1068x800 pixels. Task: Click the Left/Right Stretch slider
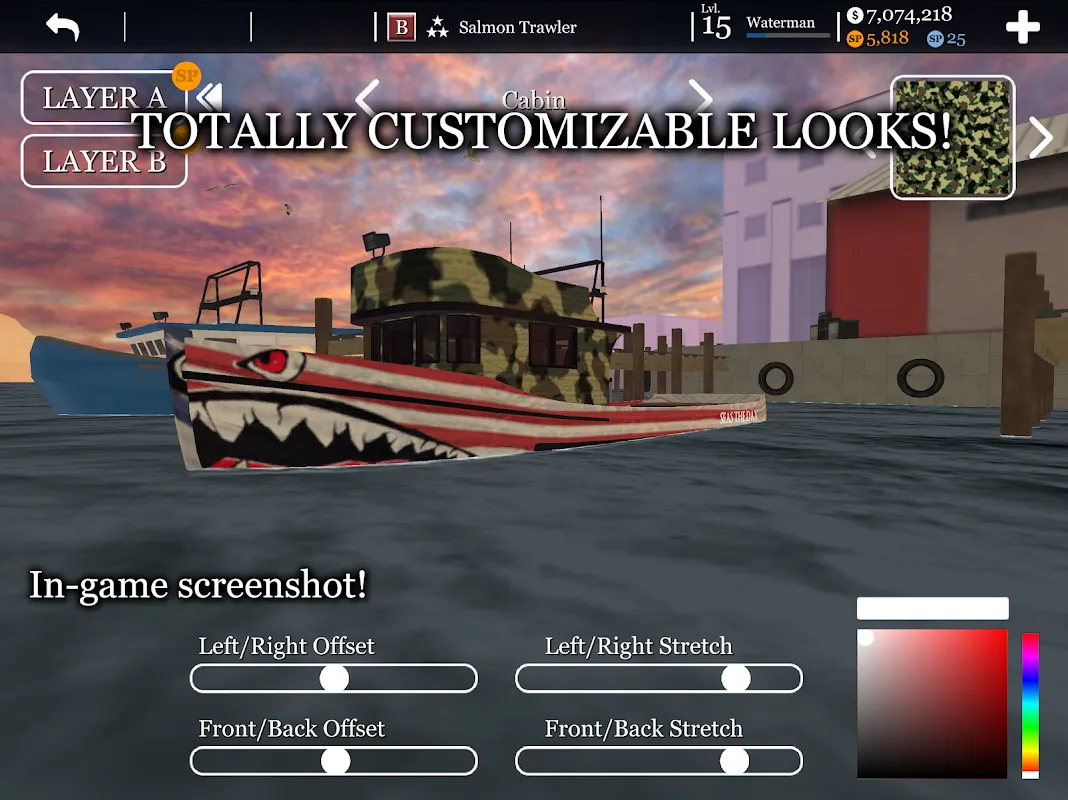658,679
